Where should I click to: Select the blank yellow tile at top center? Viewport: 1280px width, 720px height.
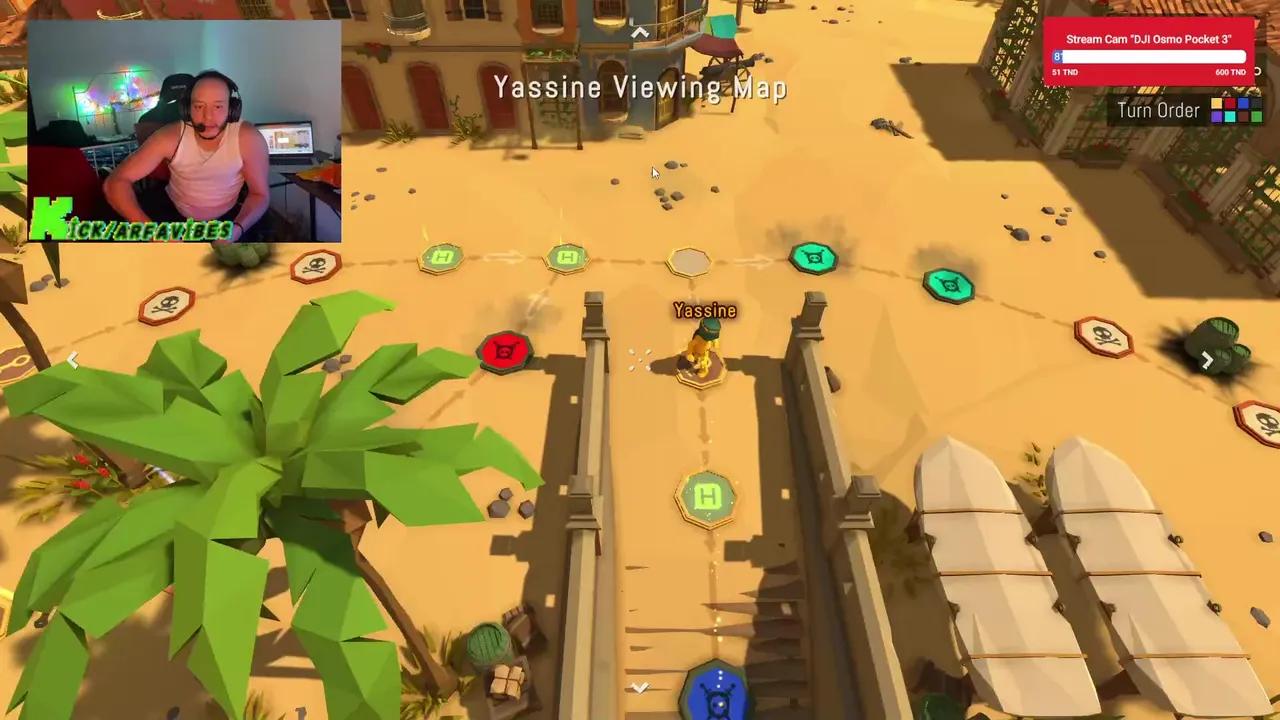click(x=690, y=262)
